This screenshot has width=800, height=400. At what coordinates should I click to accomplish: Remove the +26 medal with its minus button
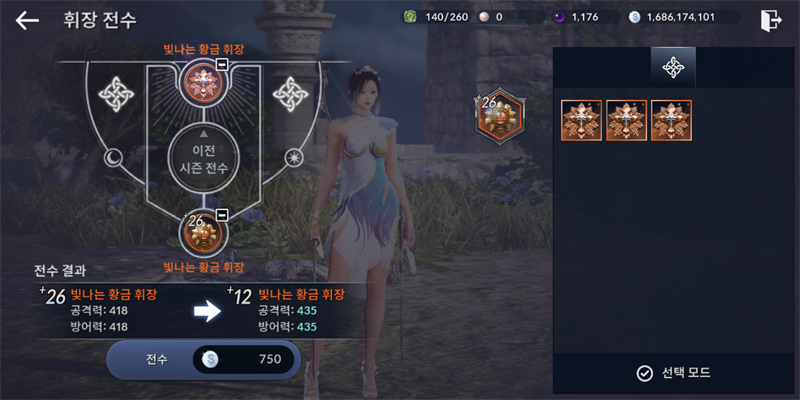222,214
